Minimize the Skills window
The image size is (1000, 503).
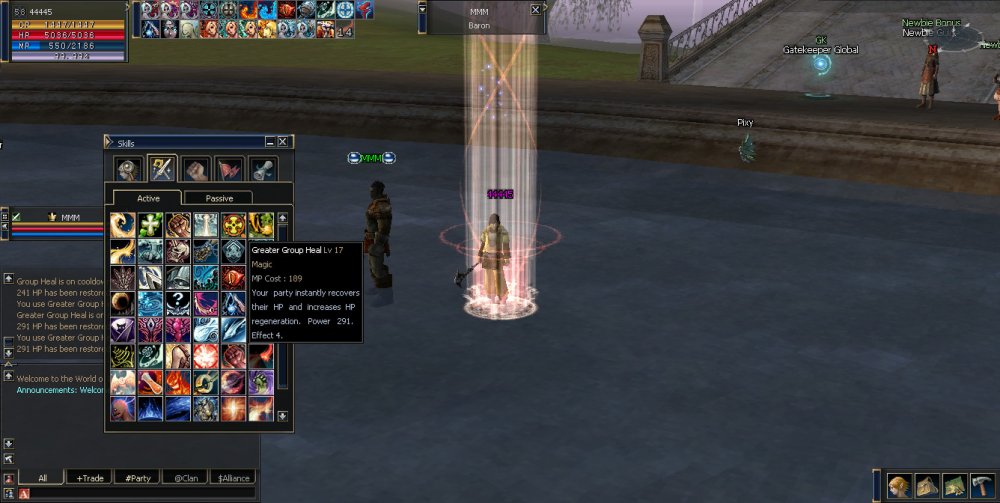pyautogui.click(x=269, y=143)
